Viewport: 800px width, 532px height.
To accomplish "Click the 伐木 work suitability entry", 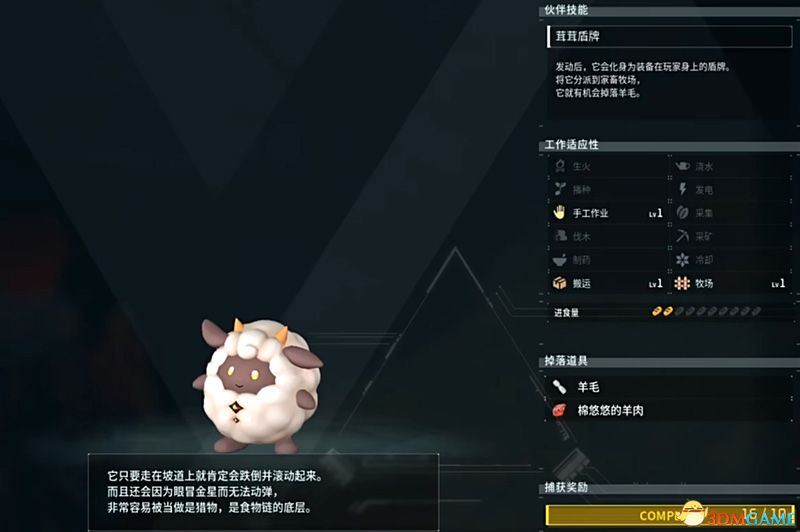I will pos(606,237).
